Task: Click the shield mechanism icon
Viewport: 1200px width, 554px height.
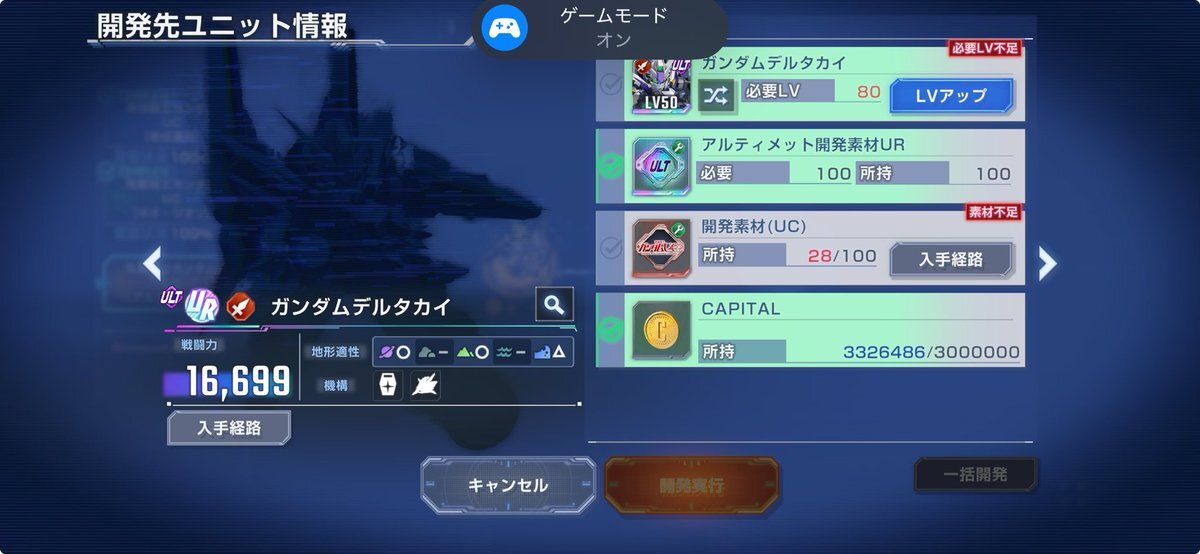Action: pyautogui.click(x=388, y=385)
